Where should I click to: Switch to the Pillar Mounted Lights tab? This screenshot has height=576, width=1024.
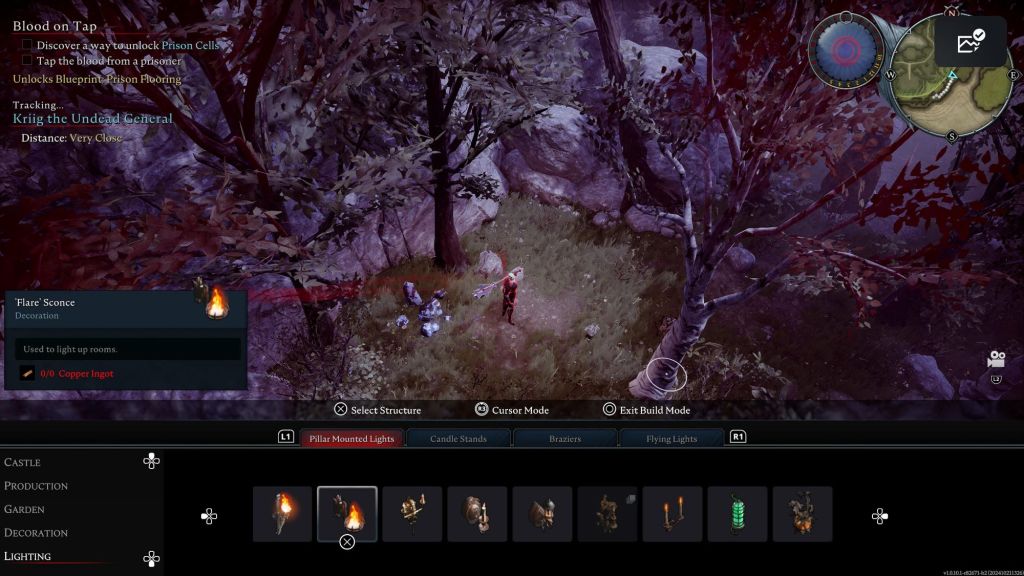[x=352, y=438]
